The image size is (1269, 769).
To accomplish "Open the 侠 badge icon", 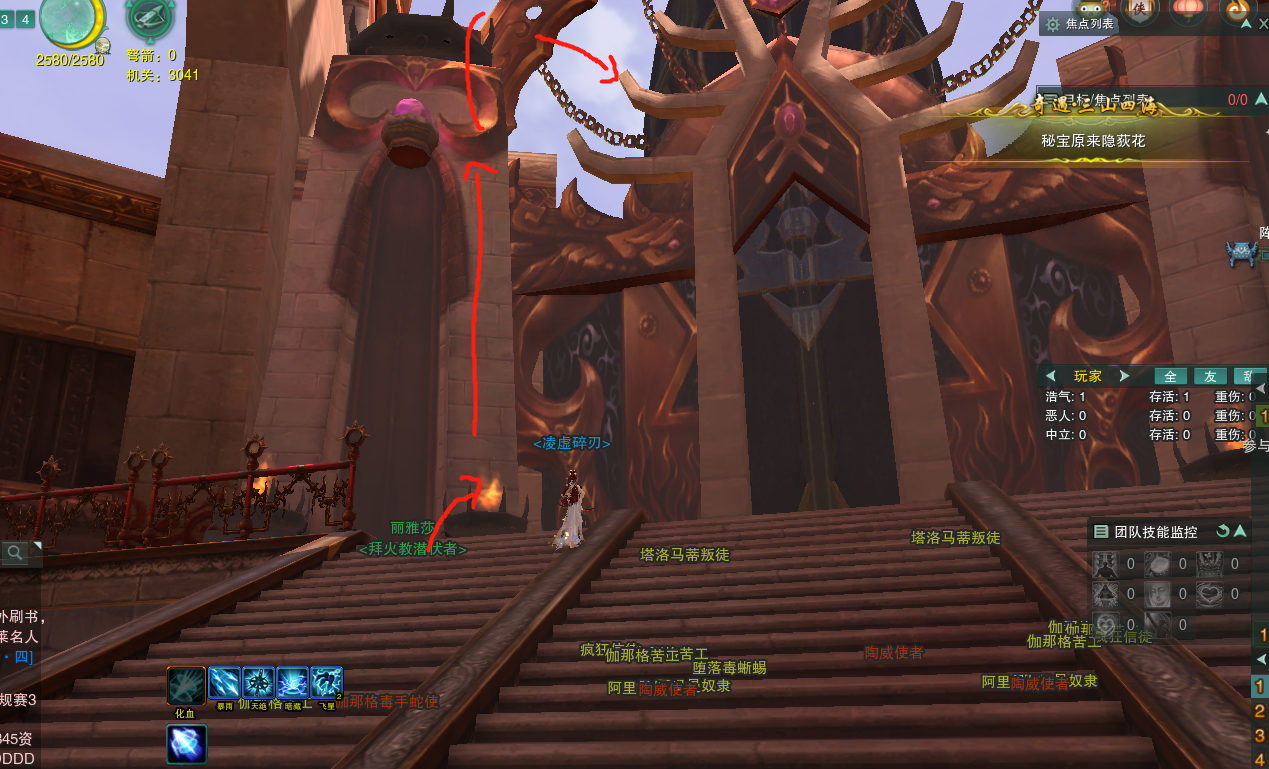I will click(x=1141, y=10).
